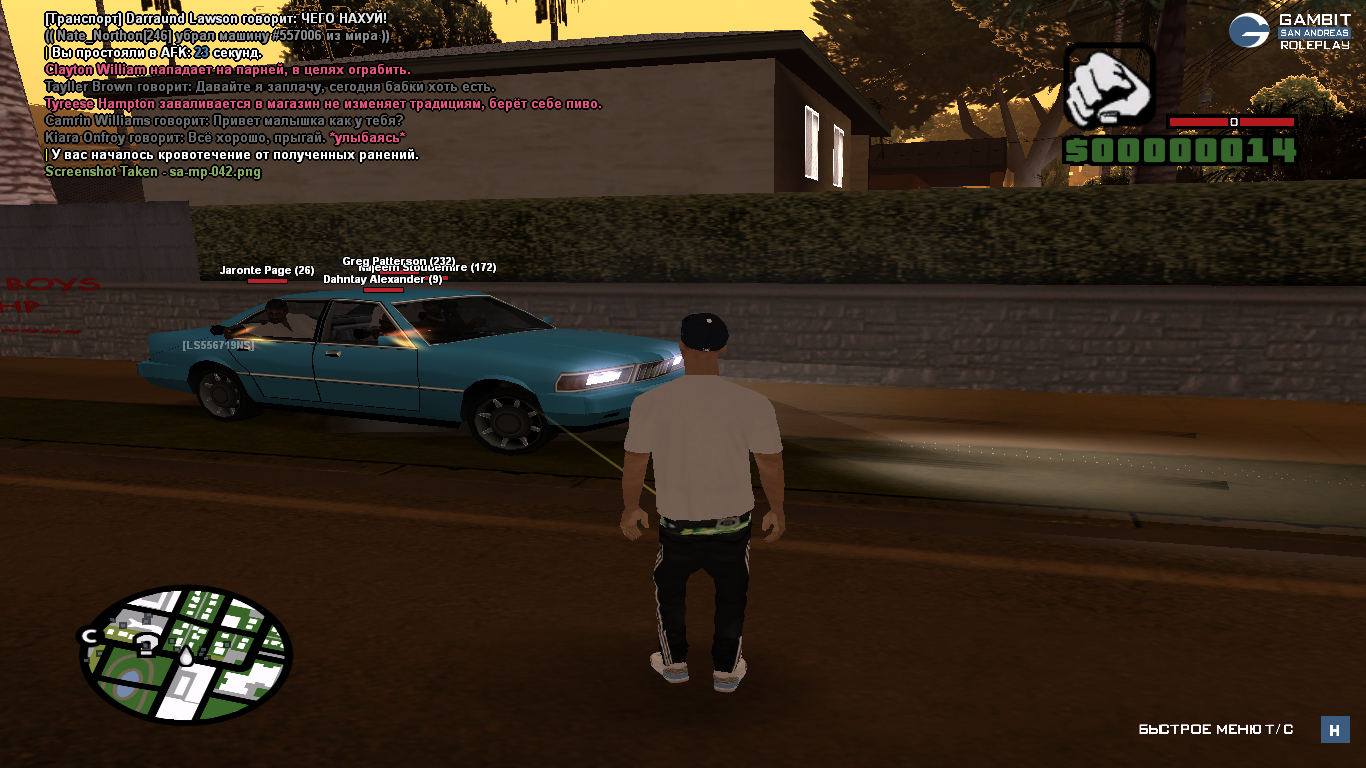Click the fist weapon icon
The height and width of the screenshot is (768, 1366).
pyautogui.click(x=1109, y=85)
